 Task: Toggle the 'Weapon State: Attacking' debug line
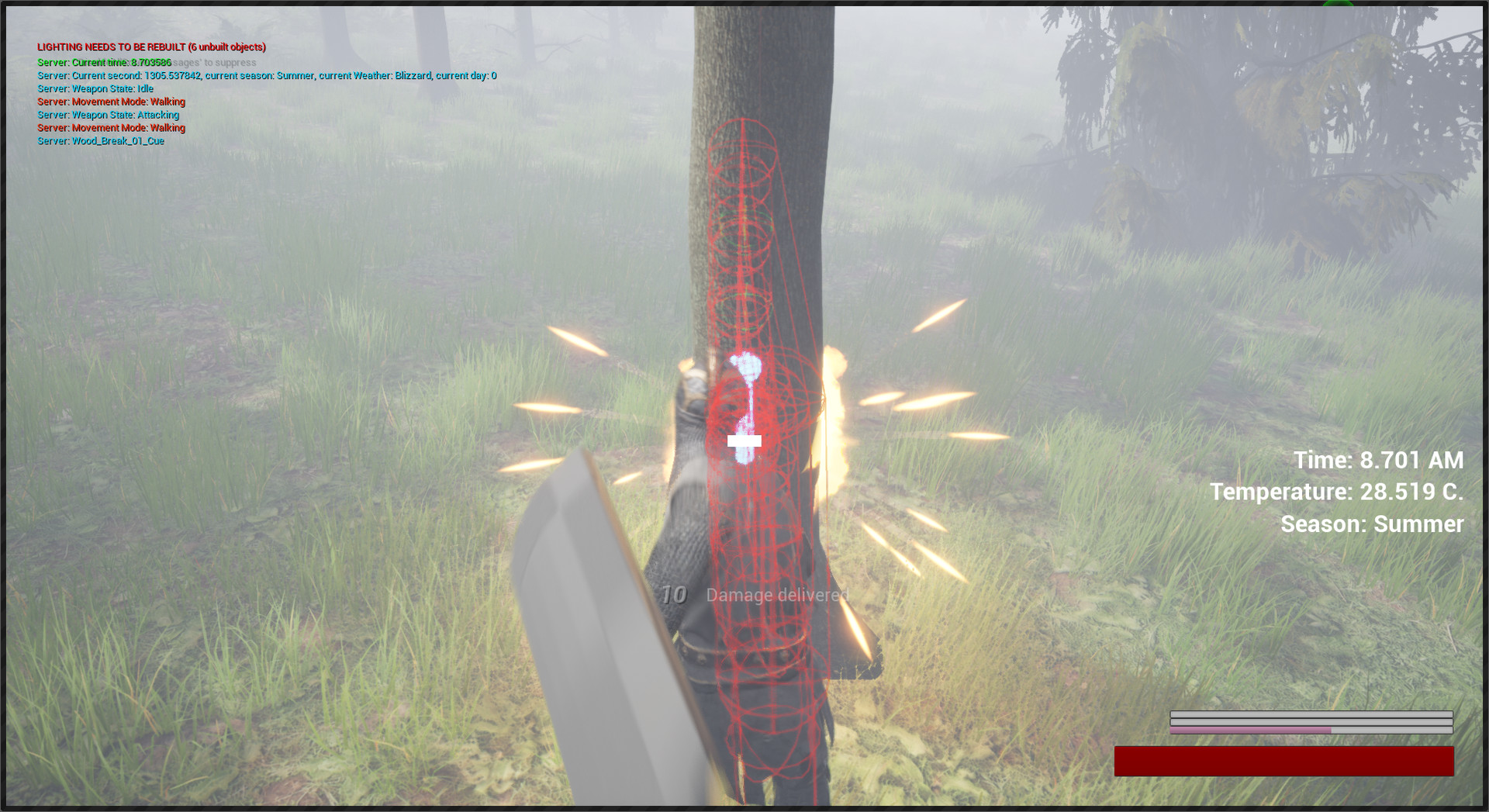click(108, 115)
